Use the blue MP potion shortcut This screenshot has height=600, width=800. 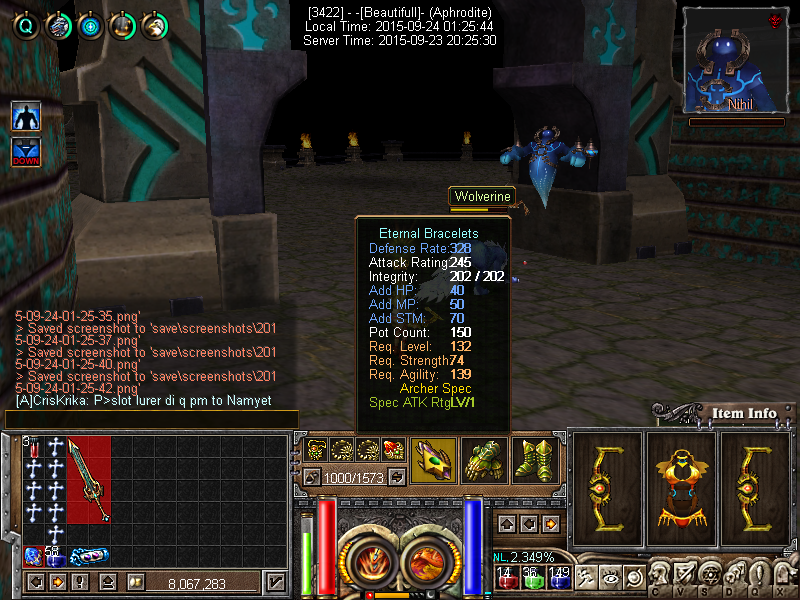coord(558,577)
